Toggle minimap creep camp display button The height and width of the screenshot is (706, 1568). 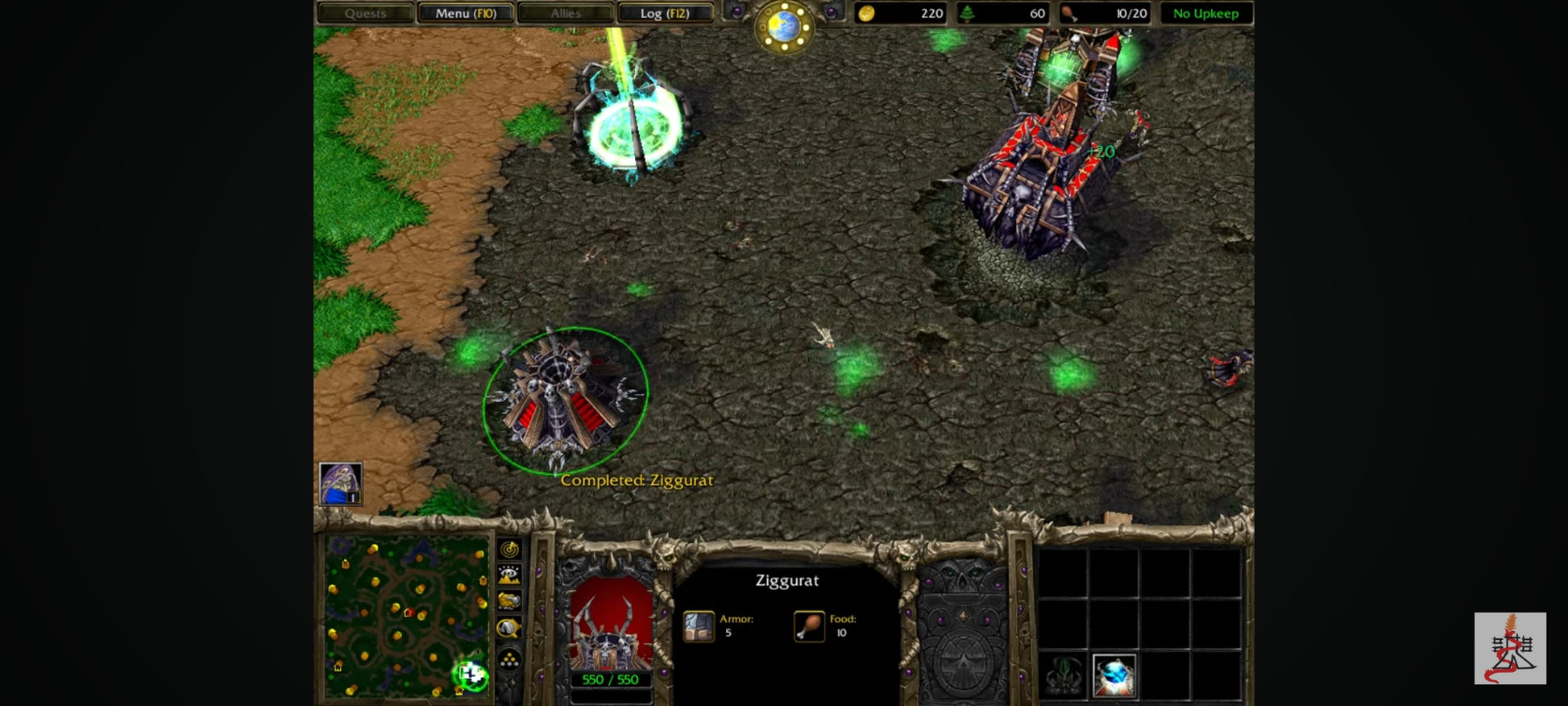(x=509, y=628)
